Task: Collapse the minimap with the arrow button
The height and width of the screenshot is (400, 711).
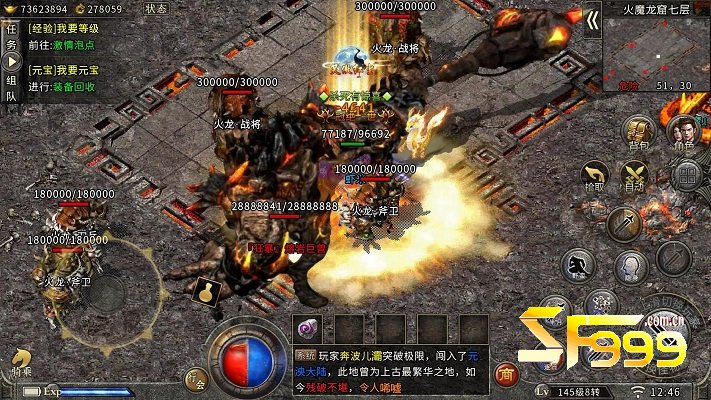Action: click(592, 20)
